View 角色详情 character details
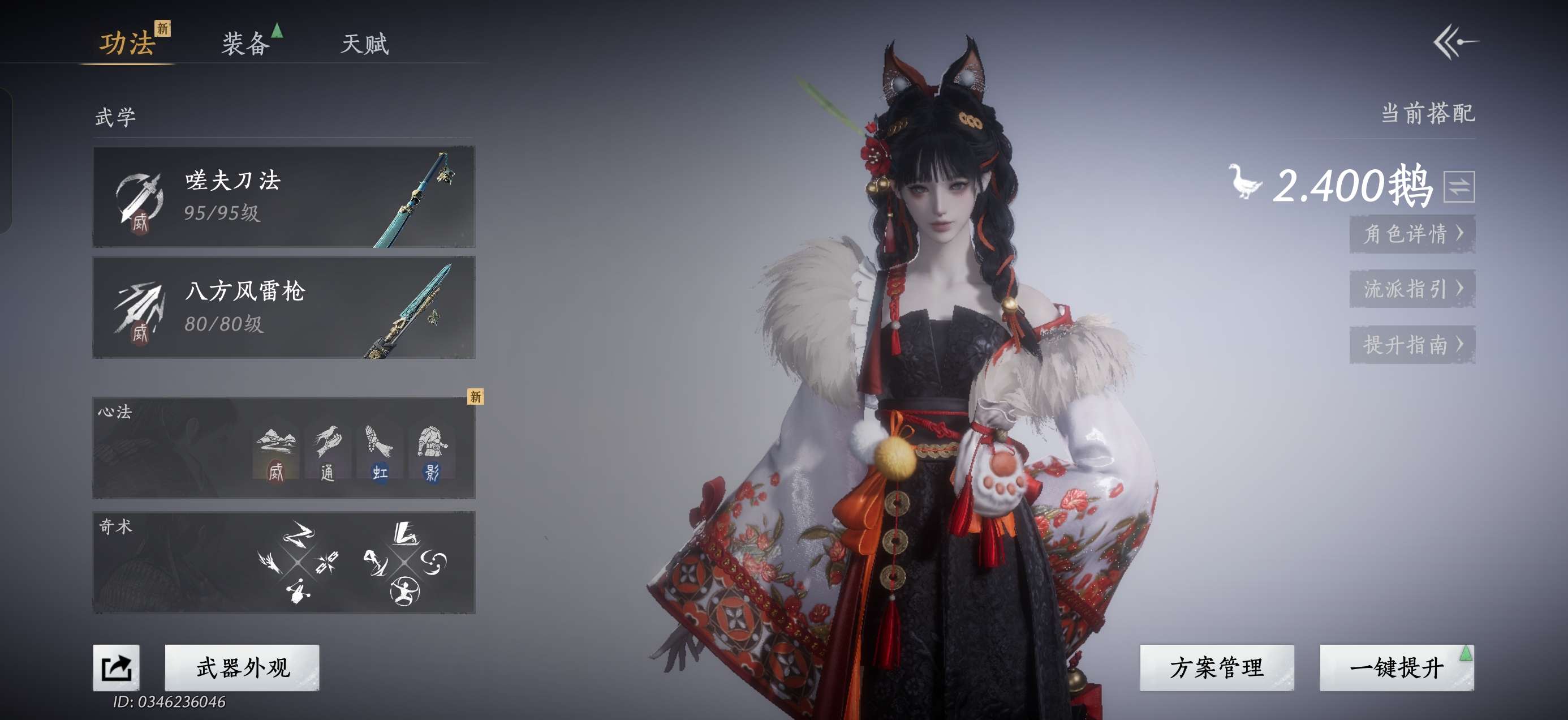The image size is (1568, 720). click(1412, 234)
